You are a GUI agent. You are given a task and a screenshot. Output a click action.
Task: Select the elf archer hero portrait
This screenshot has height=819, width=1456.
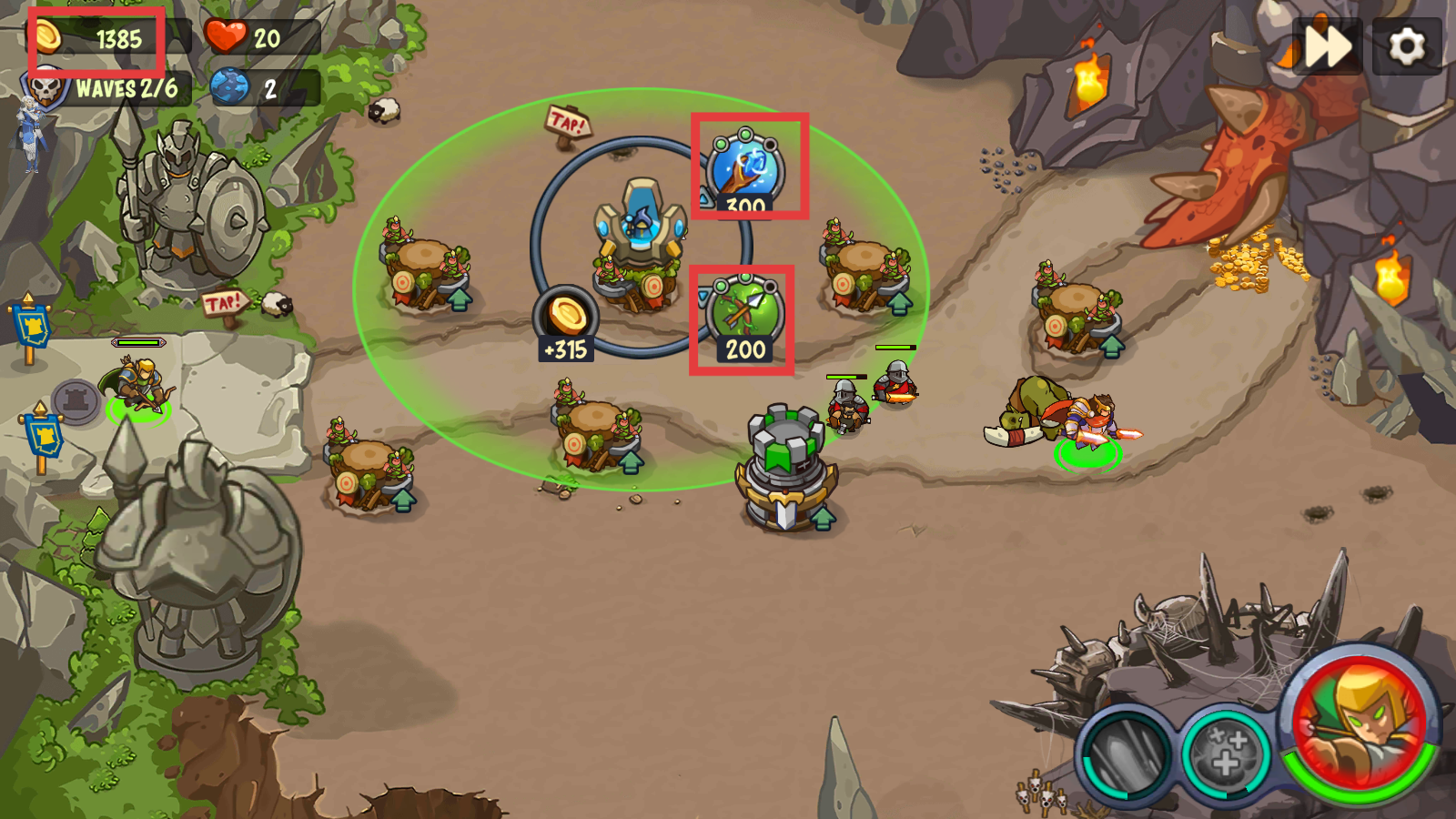1360,723
